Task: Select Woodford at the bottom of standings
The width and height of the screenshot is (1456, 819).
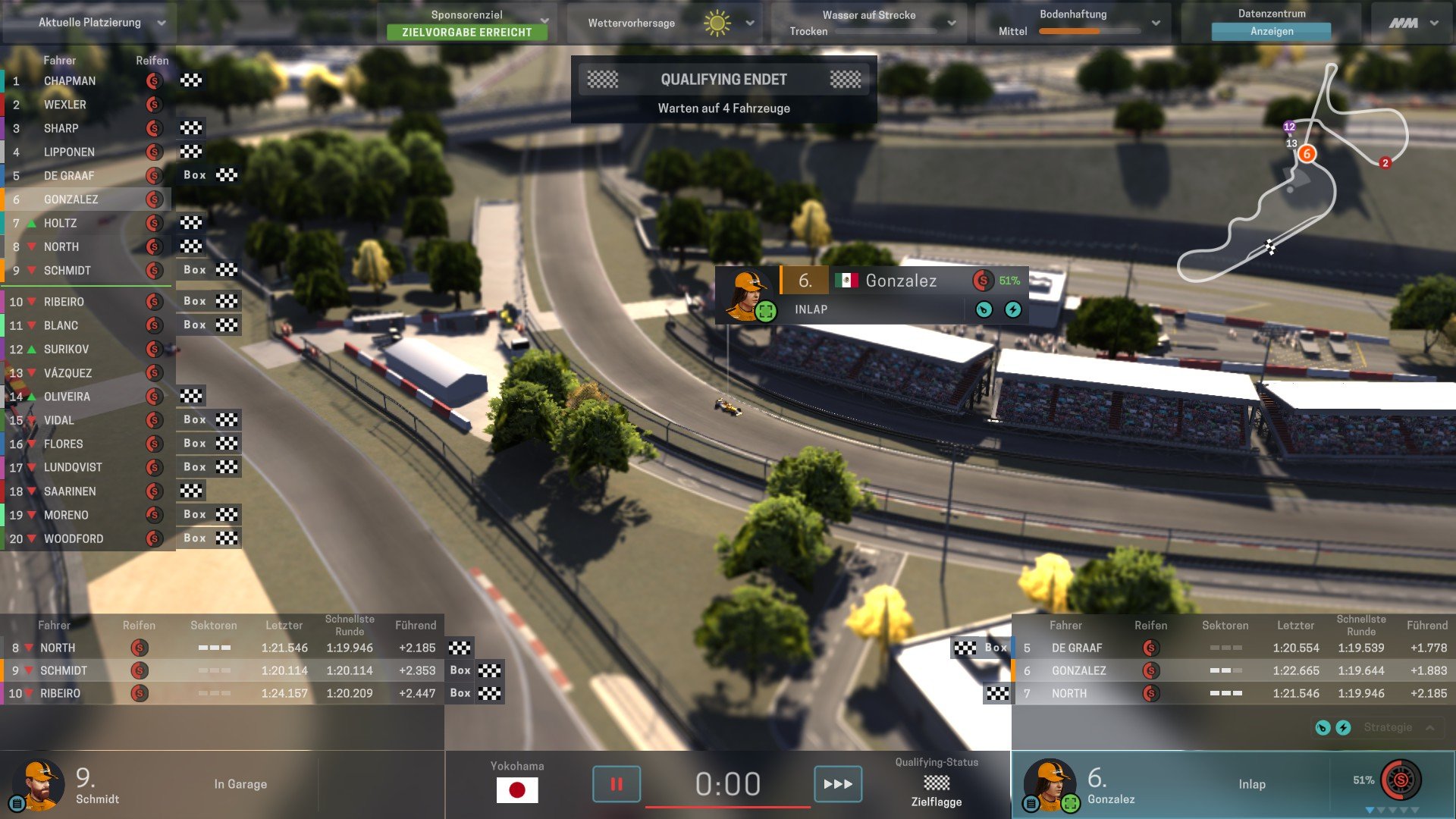Action: click(74, 539)
